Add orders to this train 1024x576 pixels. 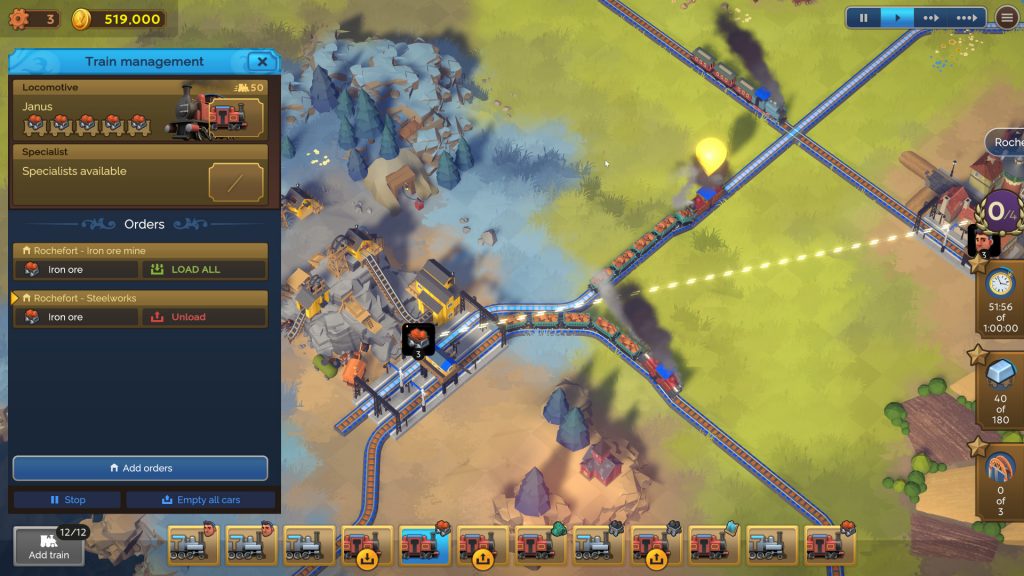click(x=140, y=468)
